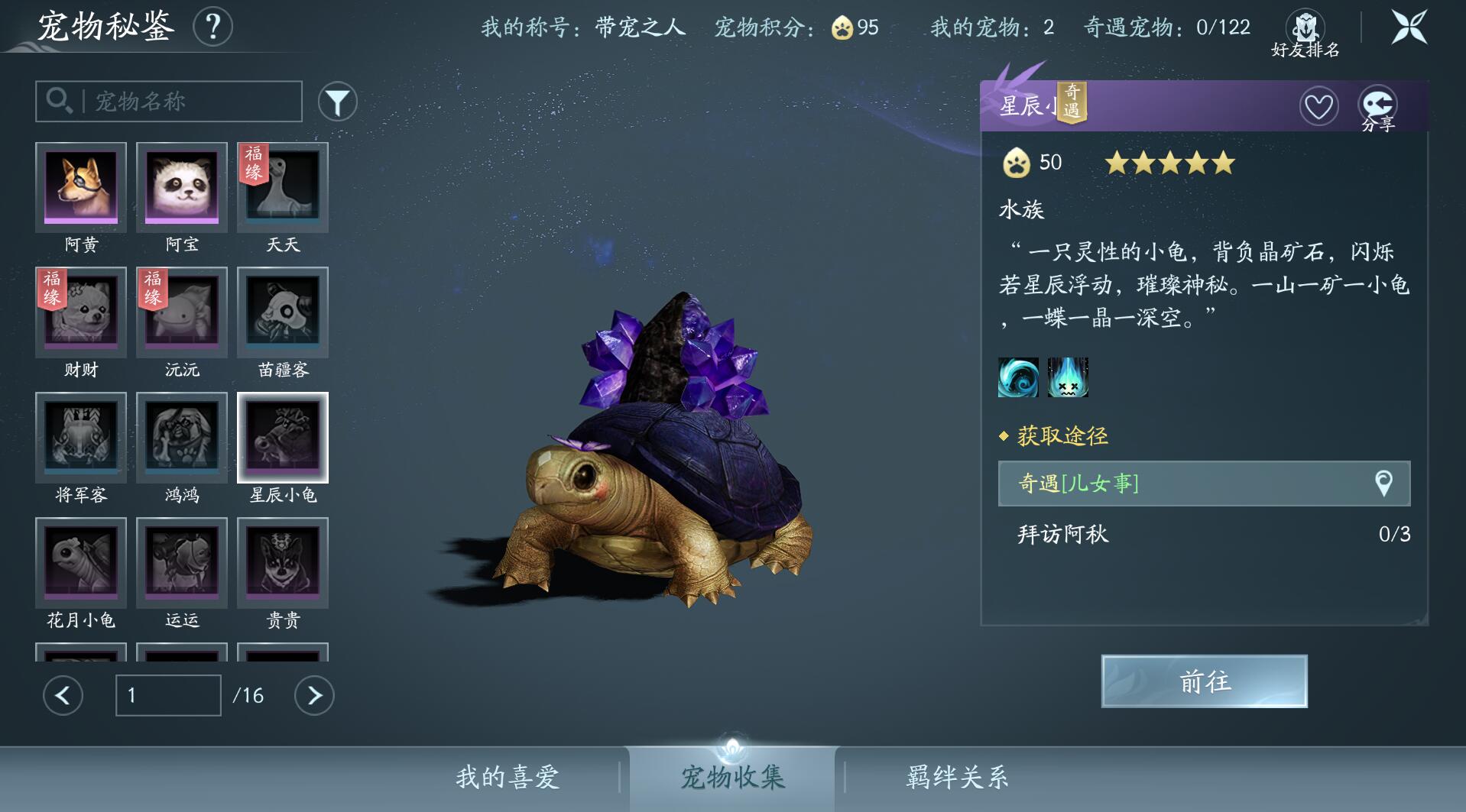Viewport: 1466px width, 812px height.
Task: Click the page number input box
Action: 168,695
